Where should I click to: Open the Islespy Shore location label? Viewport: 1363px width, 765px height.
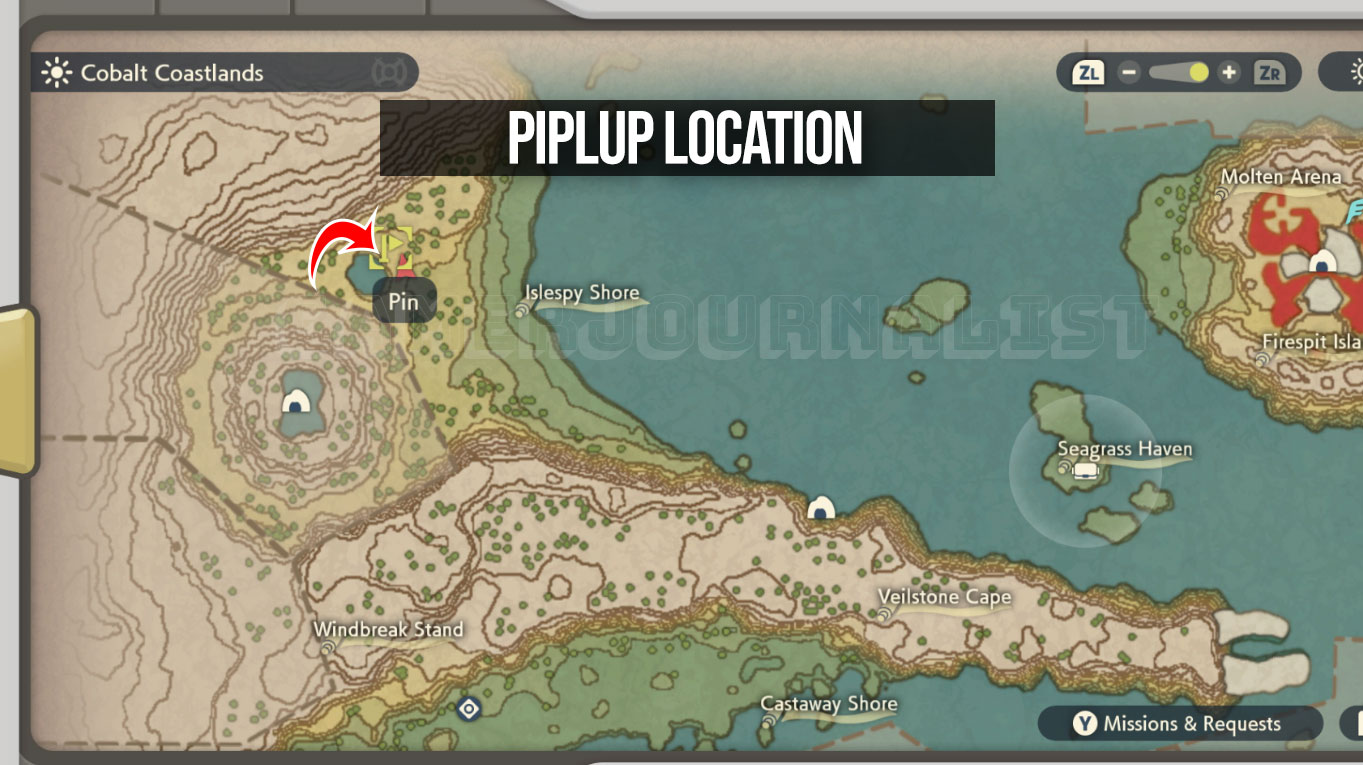582,293
